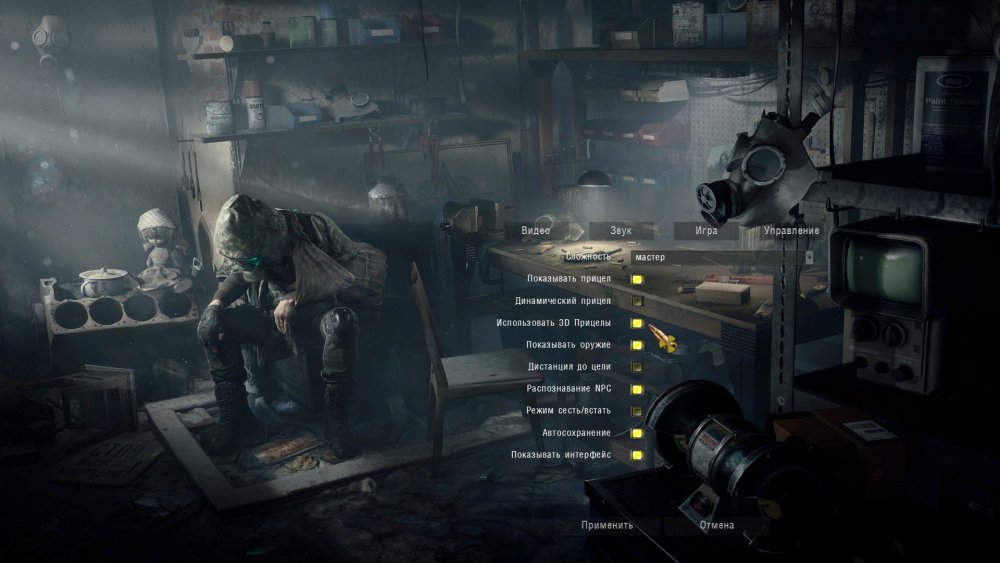
Task: Click the Применить button
Action: 606,525
